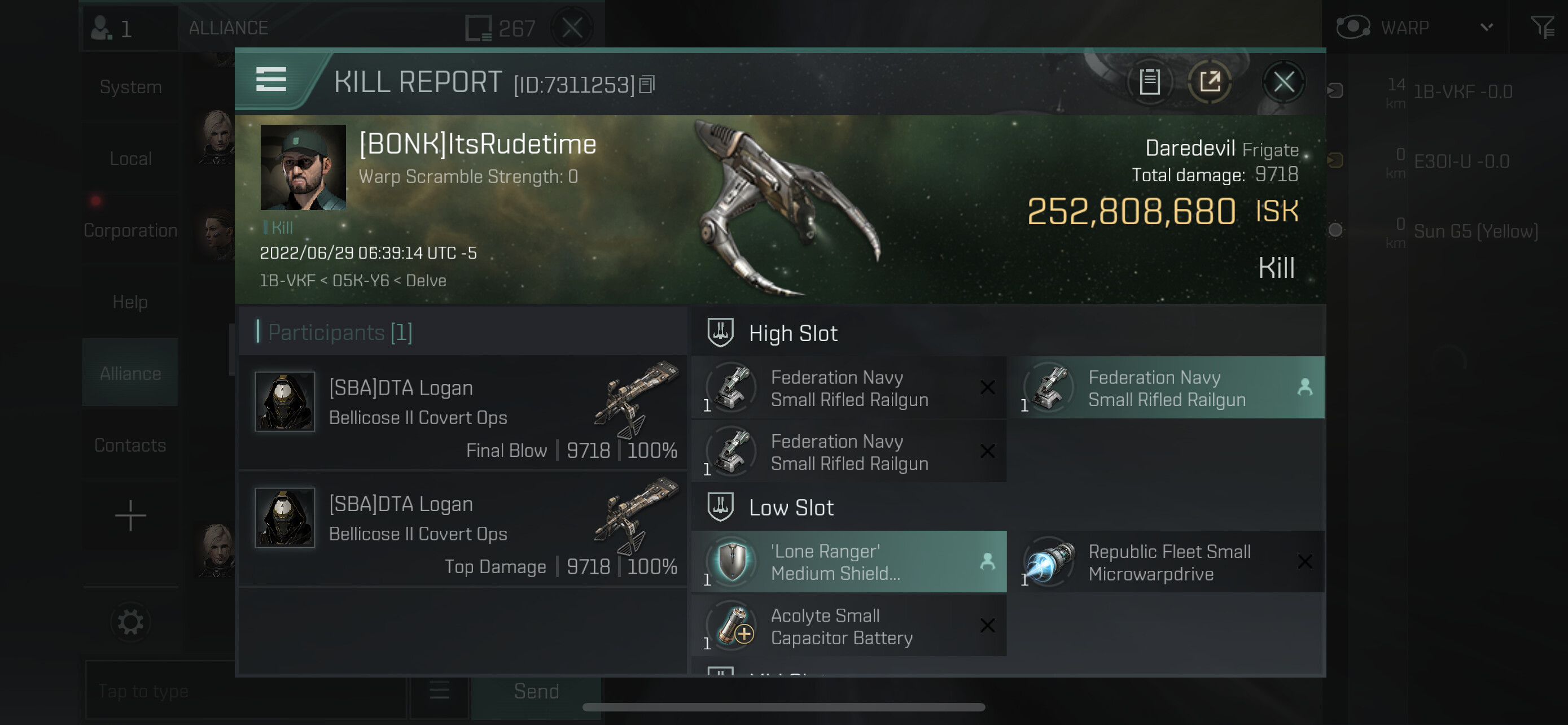The image size is (1568, 725).
Task: Select the Acolyte Small Capacitor Battery module
Action: pyautogui.click(x=848, y=626)
